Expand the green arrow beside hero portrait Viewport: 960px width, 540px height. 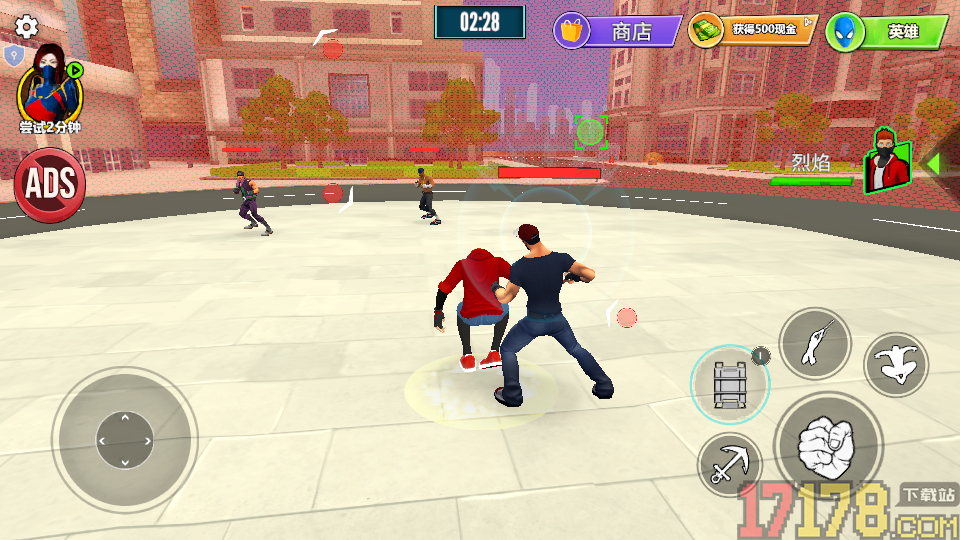(x=933, y=162)
